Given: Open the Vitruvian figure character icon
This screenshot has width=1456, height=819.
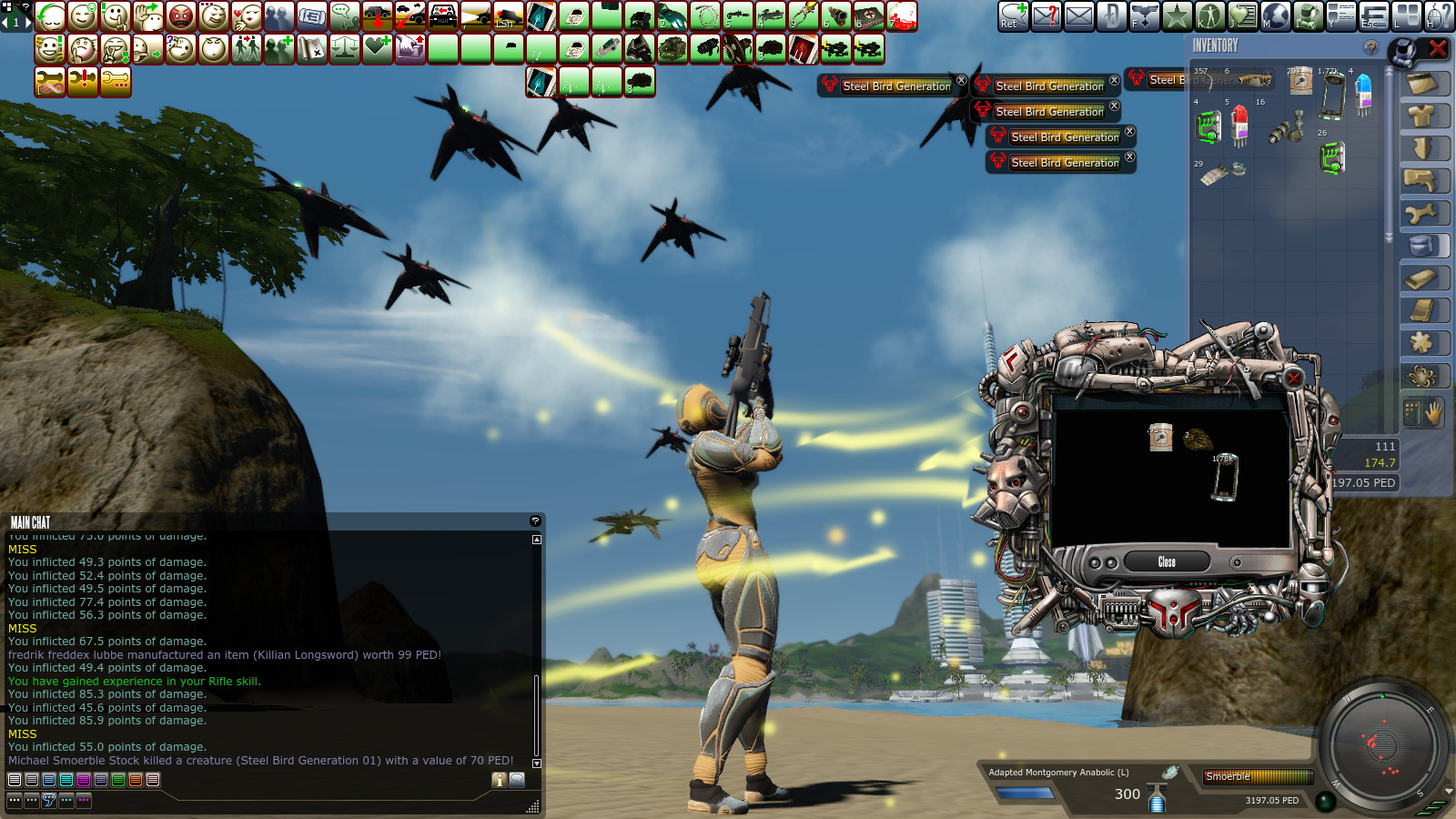Looking at the screenshot, I should click(x=1209, y=16).
